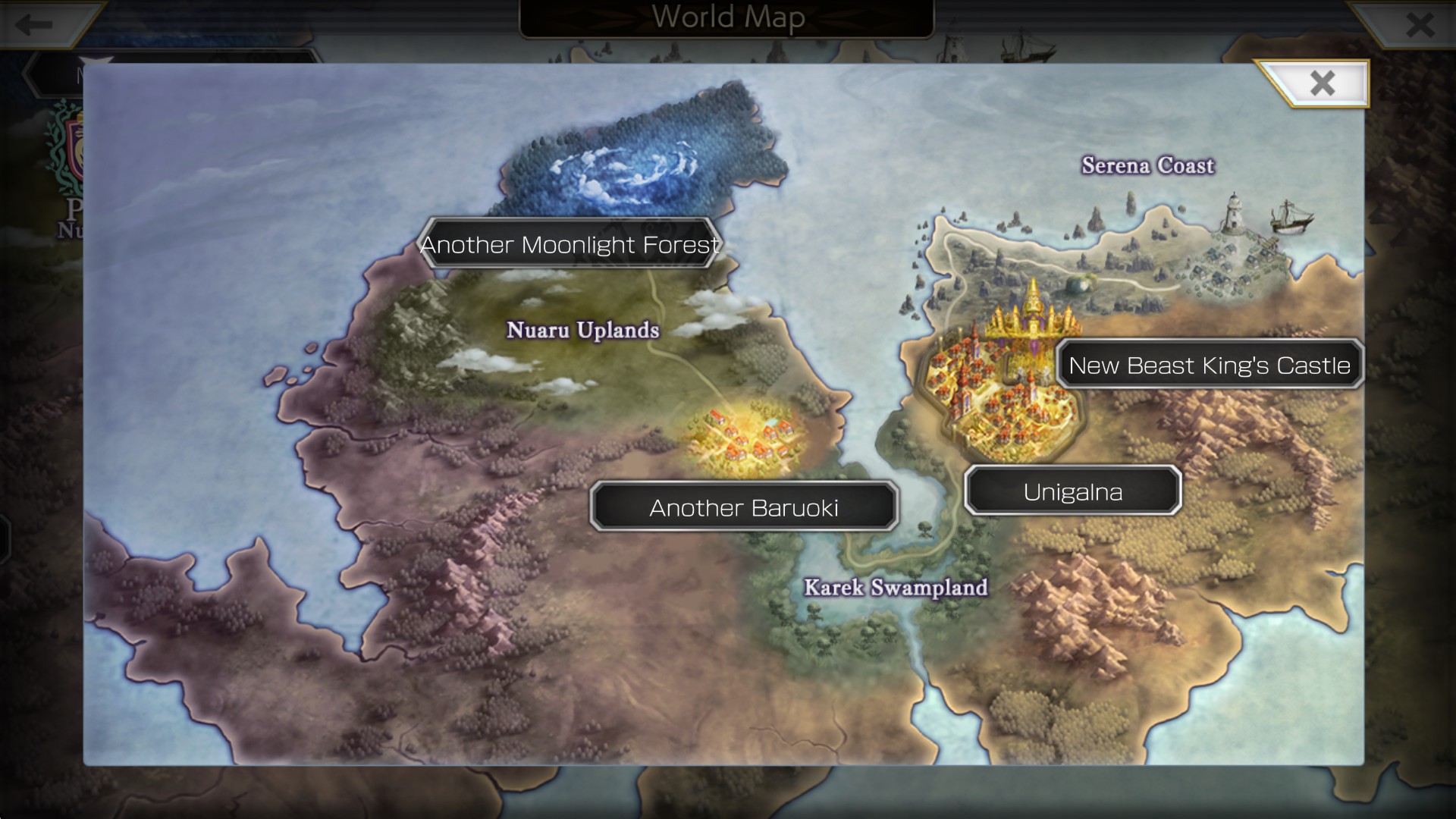The image size is (1456, 819).
Task: Open New Beast King's Castle
Action: [x=1209, y=365]
